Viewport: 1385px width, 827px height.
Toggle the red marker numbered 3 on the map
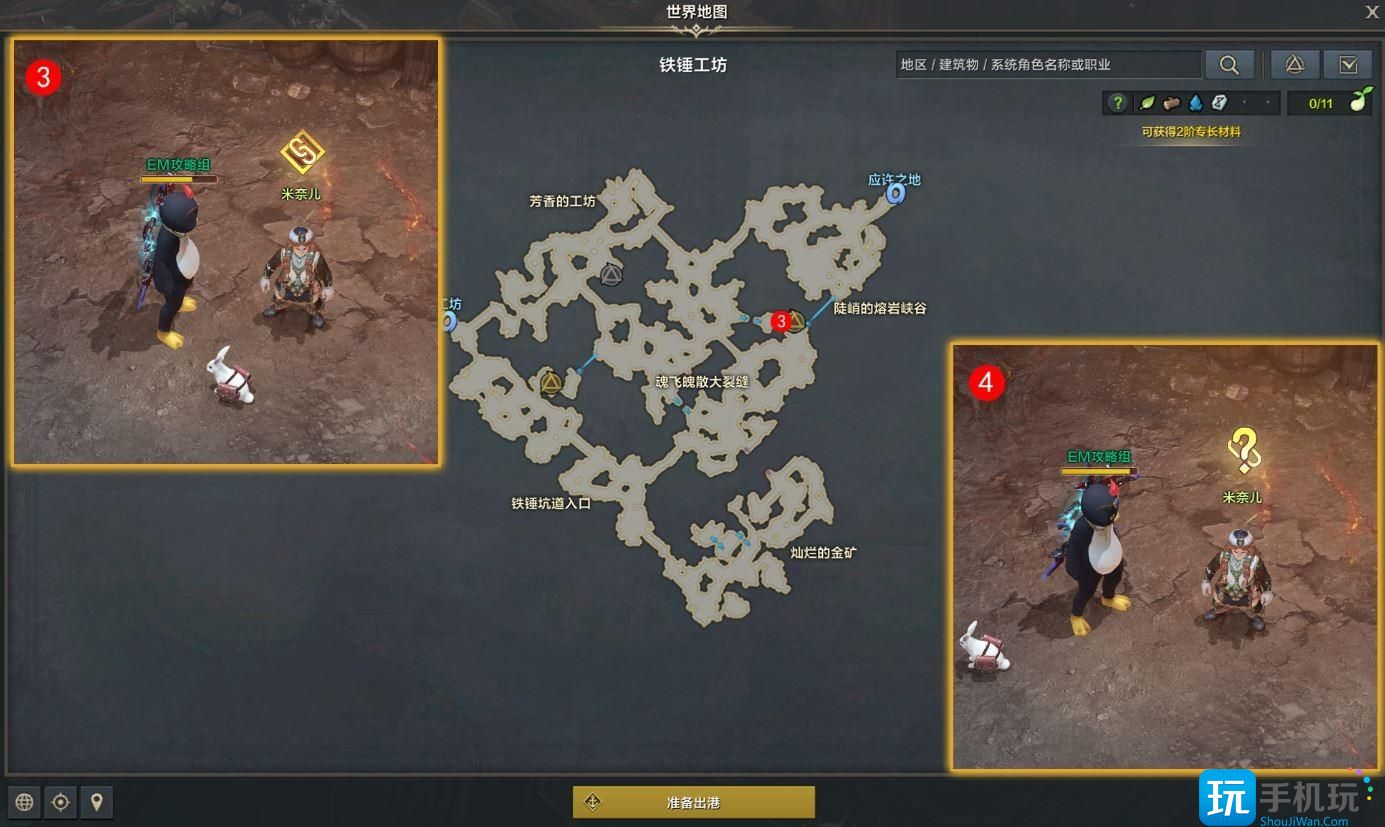click(780, 322)
